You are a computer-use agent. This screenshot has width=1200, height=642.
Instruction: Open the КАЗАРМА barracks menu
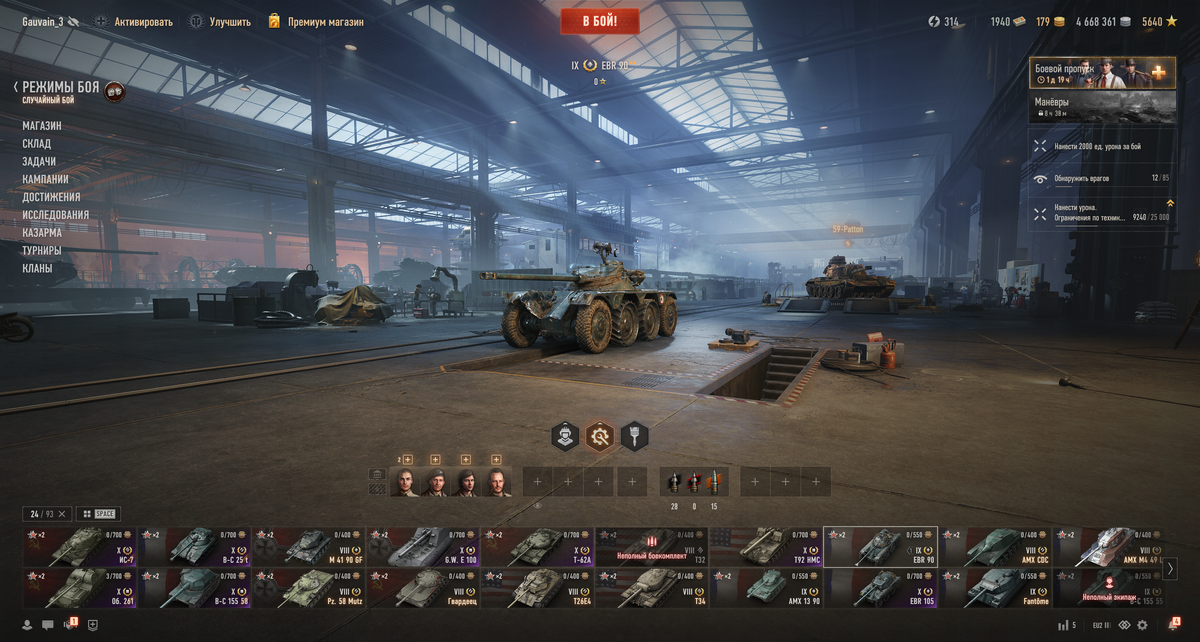tap(42, 233)
